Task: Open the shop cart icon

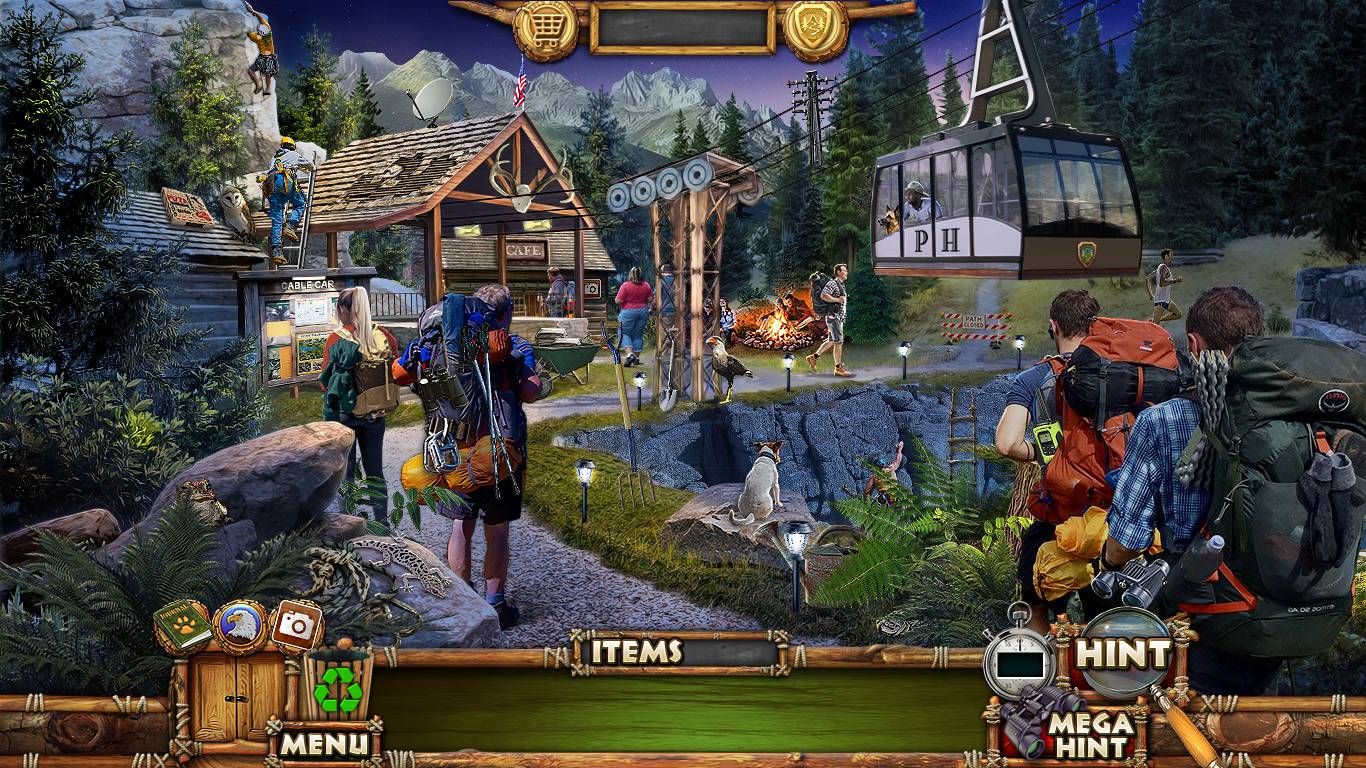Action: (546, 29)
